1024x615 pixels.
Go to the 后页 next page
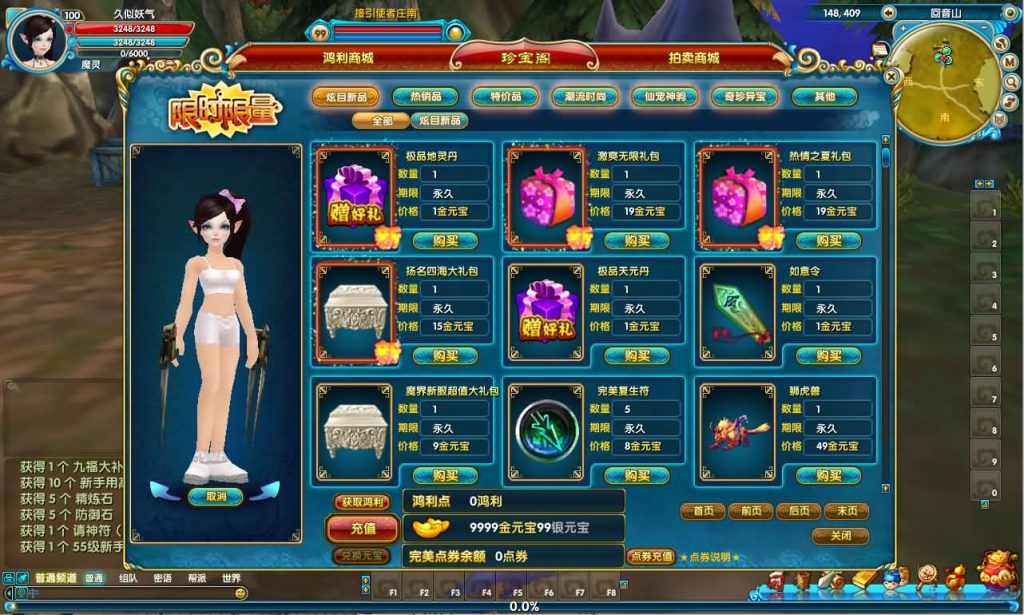pos(798,511)
